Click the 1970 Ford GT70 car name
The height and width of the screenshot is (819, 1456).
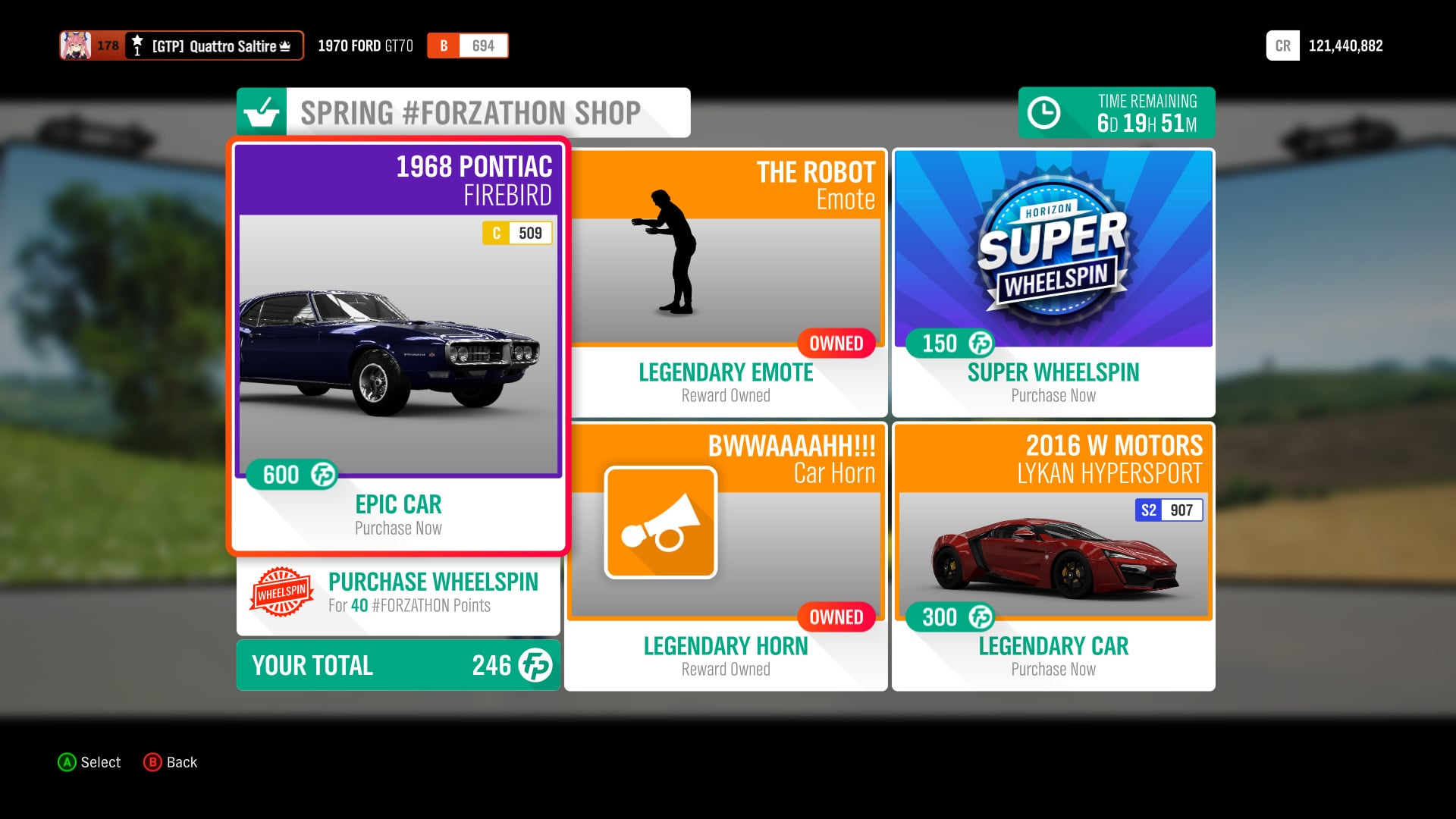[366, 45]
